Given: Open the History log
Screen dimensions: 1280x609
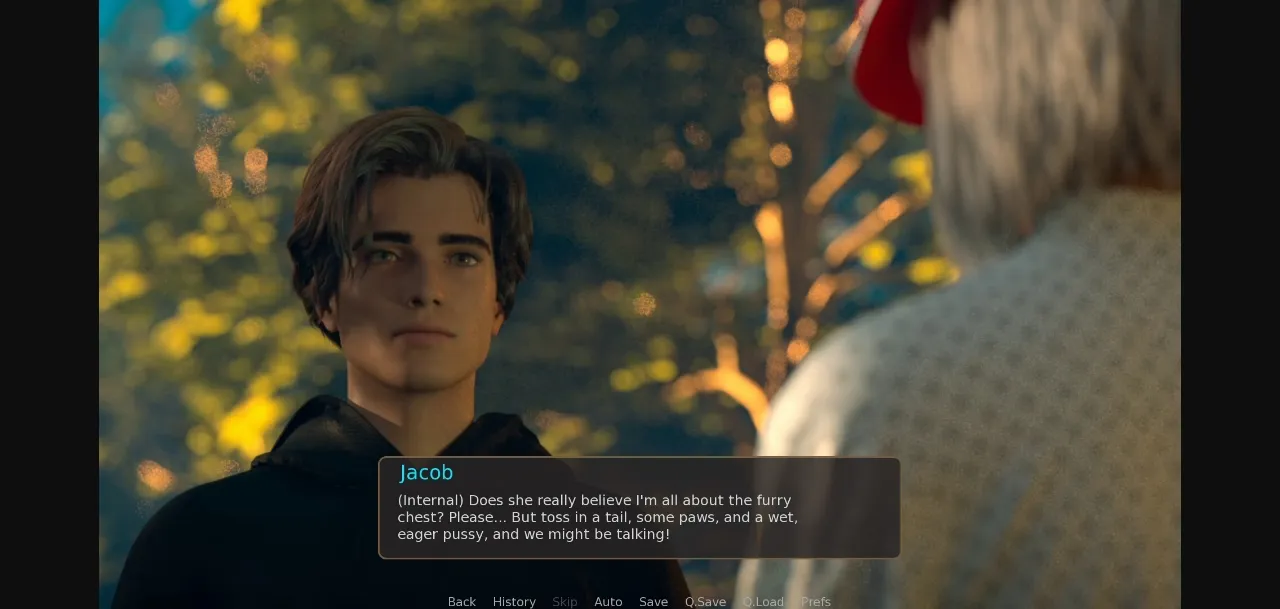Looking at the screenshot, I should (514, 601).
